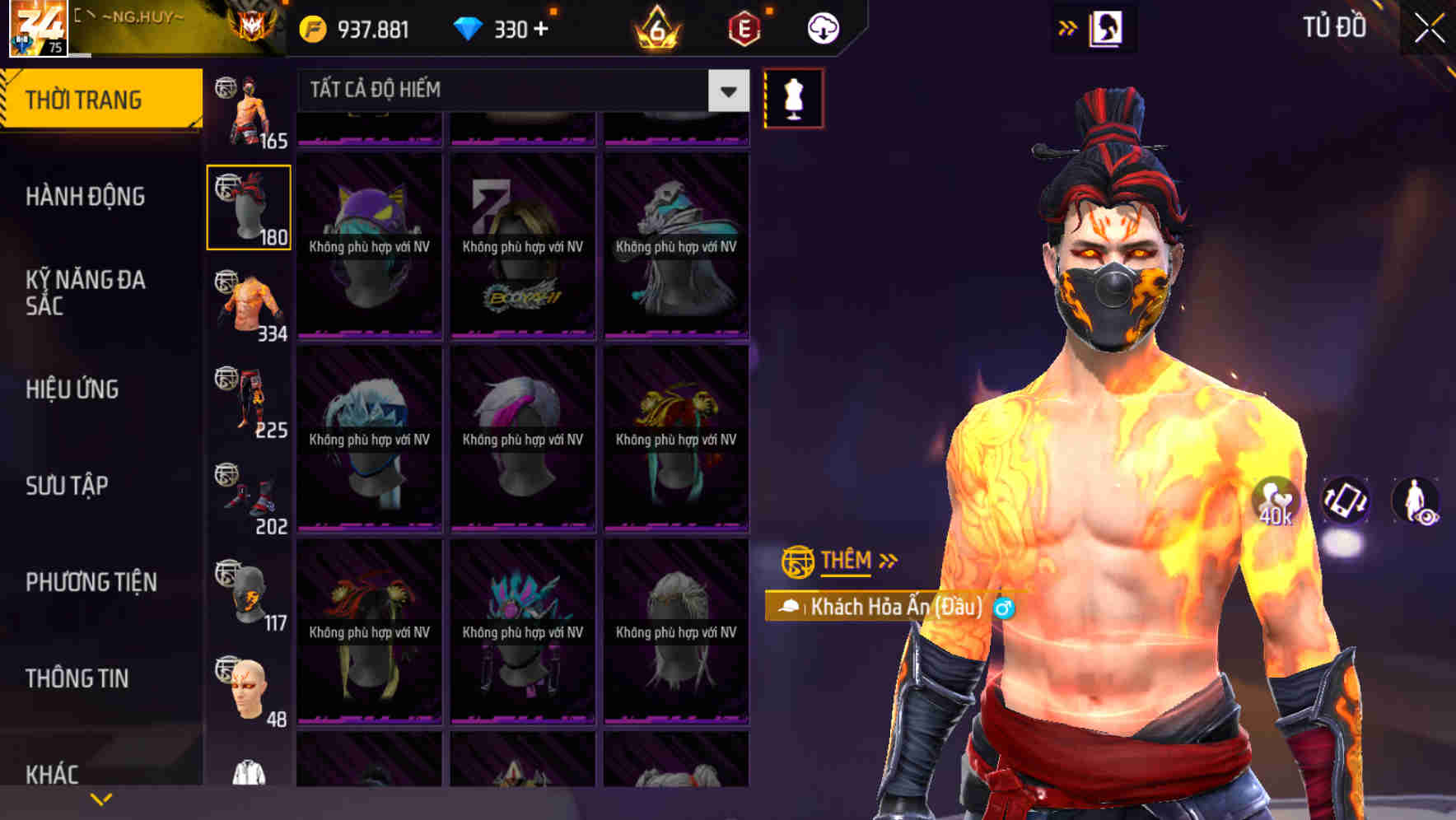The width and height of the screenshot is (1456, 820).
Task: Click the diamond balance showing 330+
Action: point(502,29)
